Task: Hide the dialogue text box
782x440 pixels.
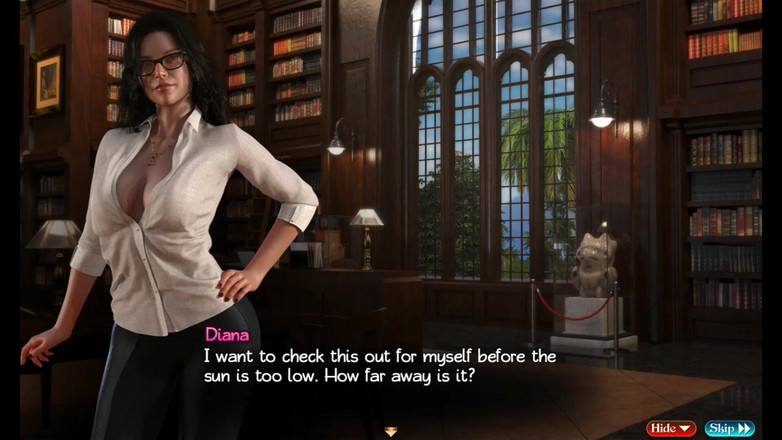Action: [671, 428]
